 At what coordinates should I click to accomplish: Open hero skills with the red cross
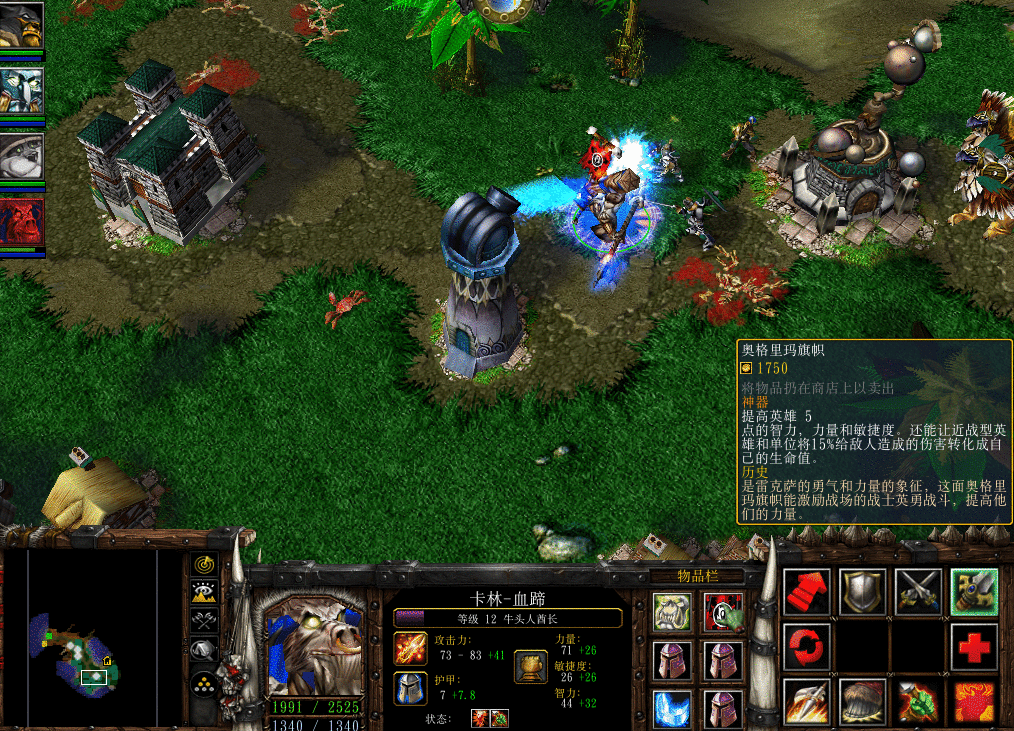(x=974, y=647)
